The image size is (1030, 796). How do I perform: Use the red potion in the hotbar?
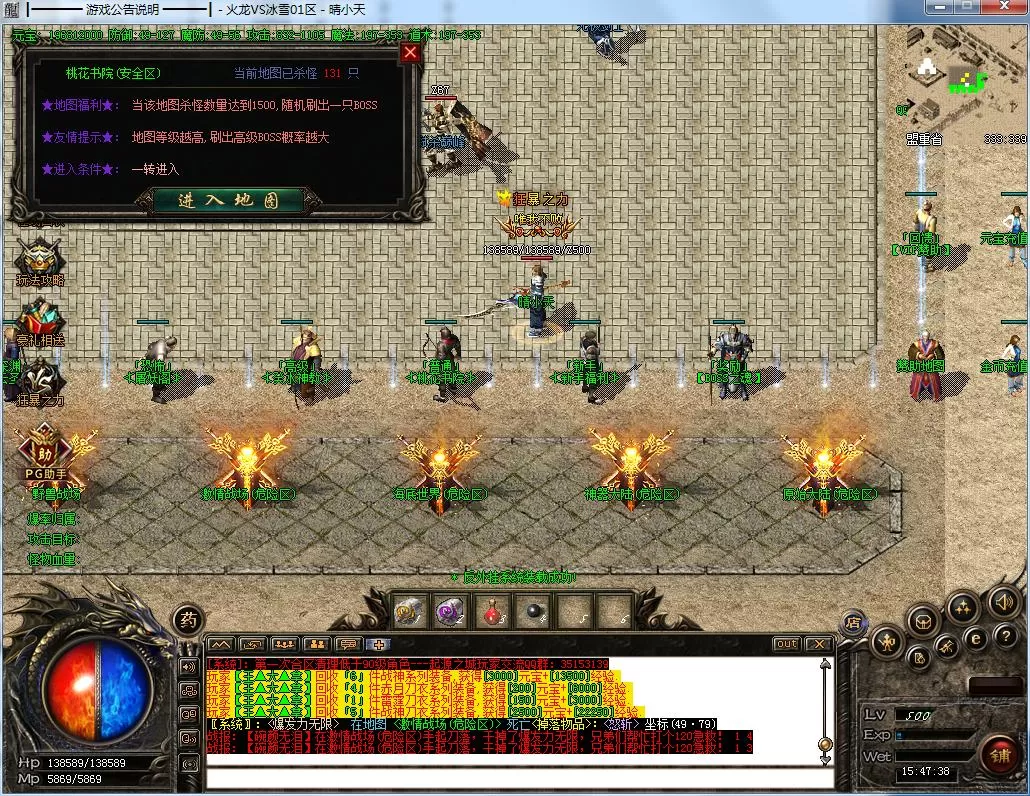[492, 610]
